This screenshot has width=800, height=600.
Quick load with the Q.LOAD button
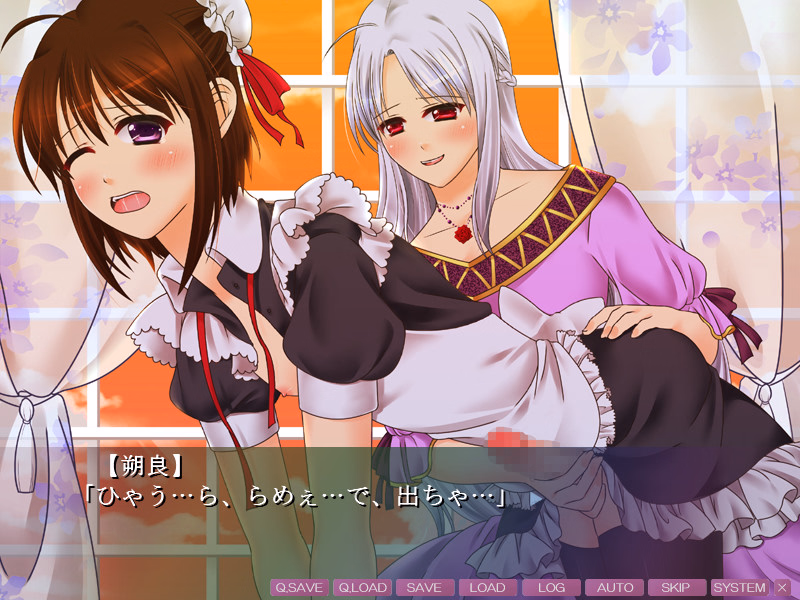[362, 588]
